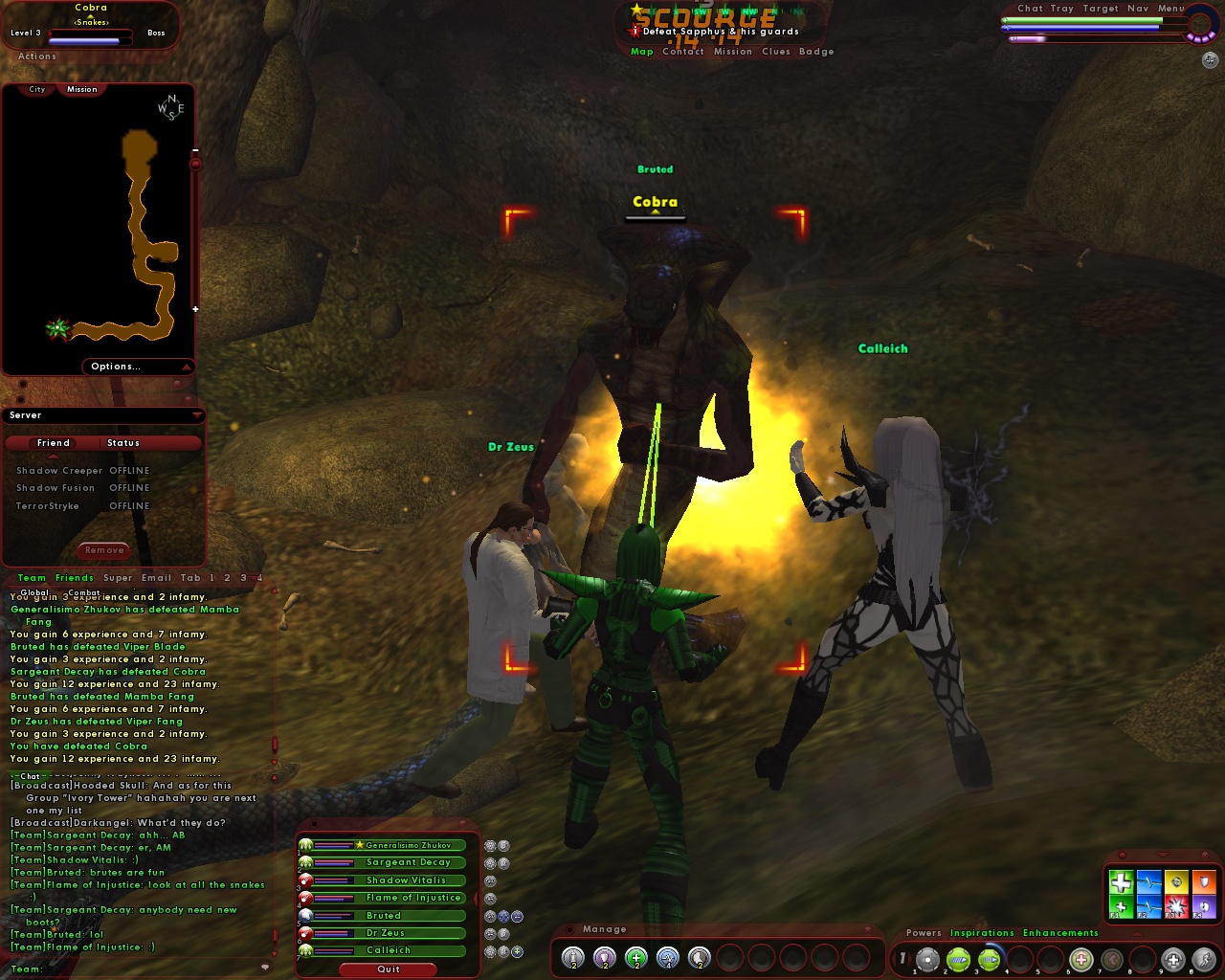Image resolution: width=1225 pixels, height=980 pixels.
Task: Toggle the Clues panel under the mission objective
Action: tap(778, 52)
